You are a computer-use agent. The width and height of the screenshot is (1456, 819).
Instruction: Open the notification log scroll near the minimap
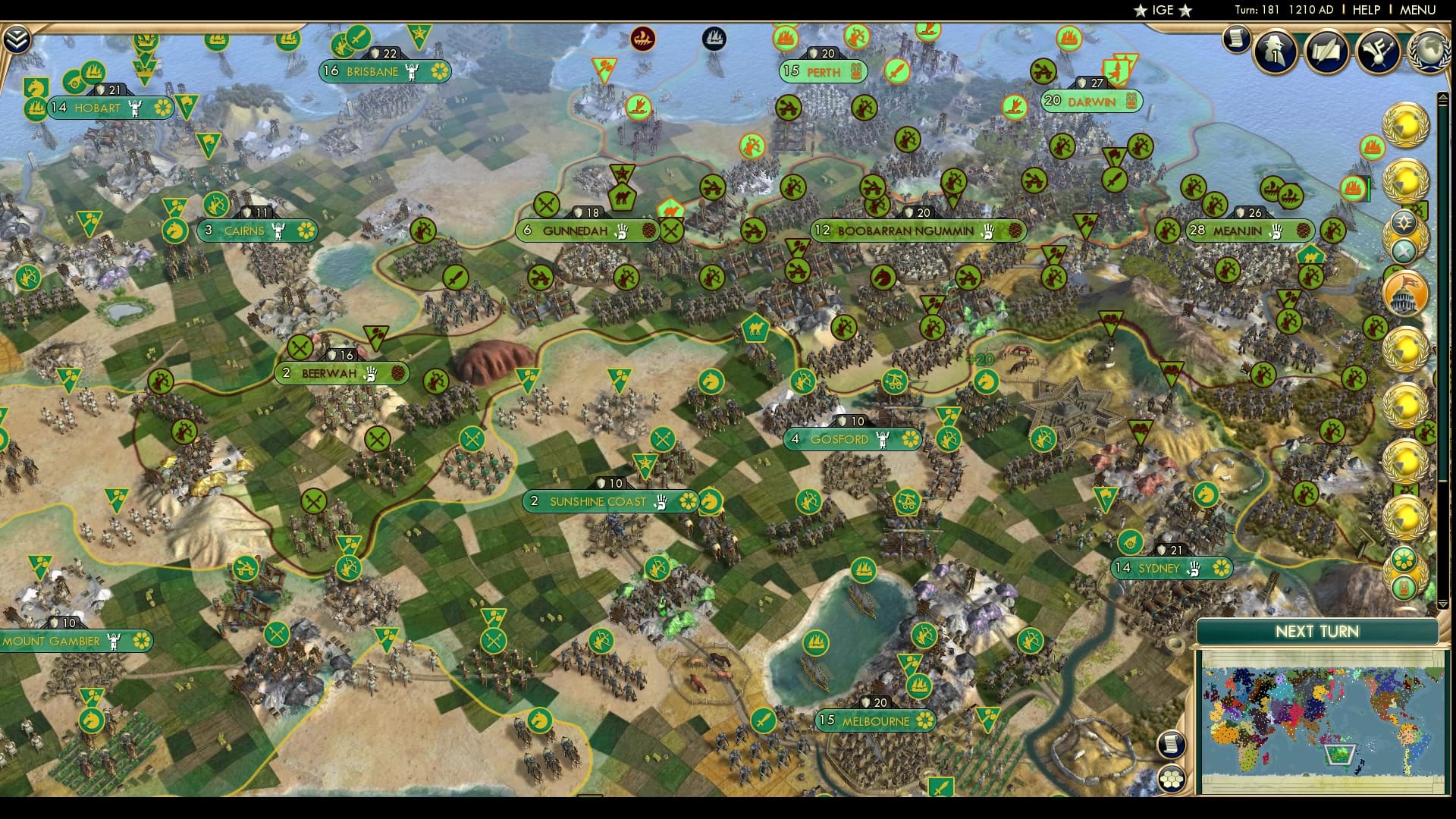pos(1172,744)
